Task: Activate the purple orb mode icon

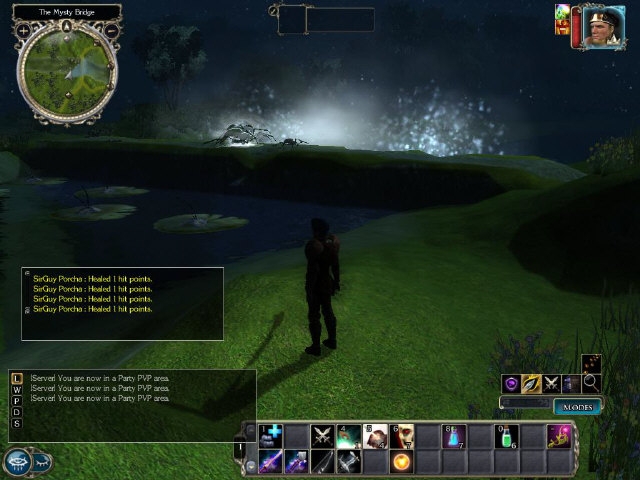Action: pyautogui.click(x=511, y=383)
